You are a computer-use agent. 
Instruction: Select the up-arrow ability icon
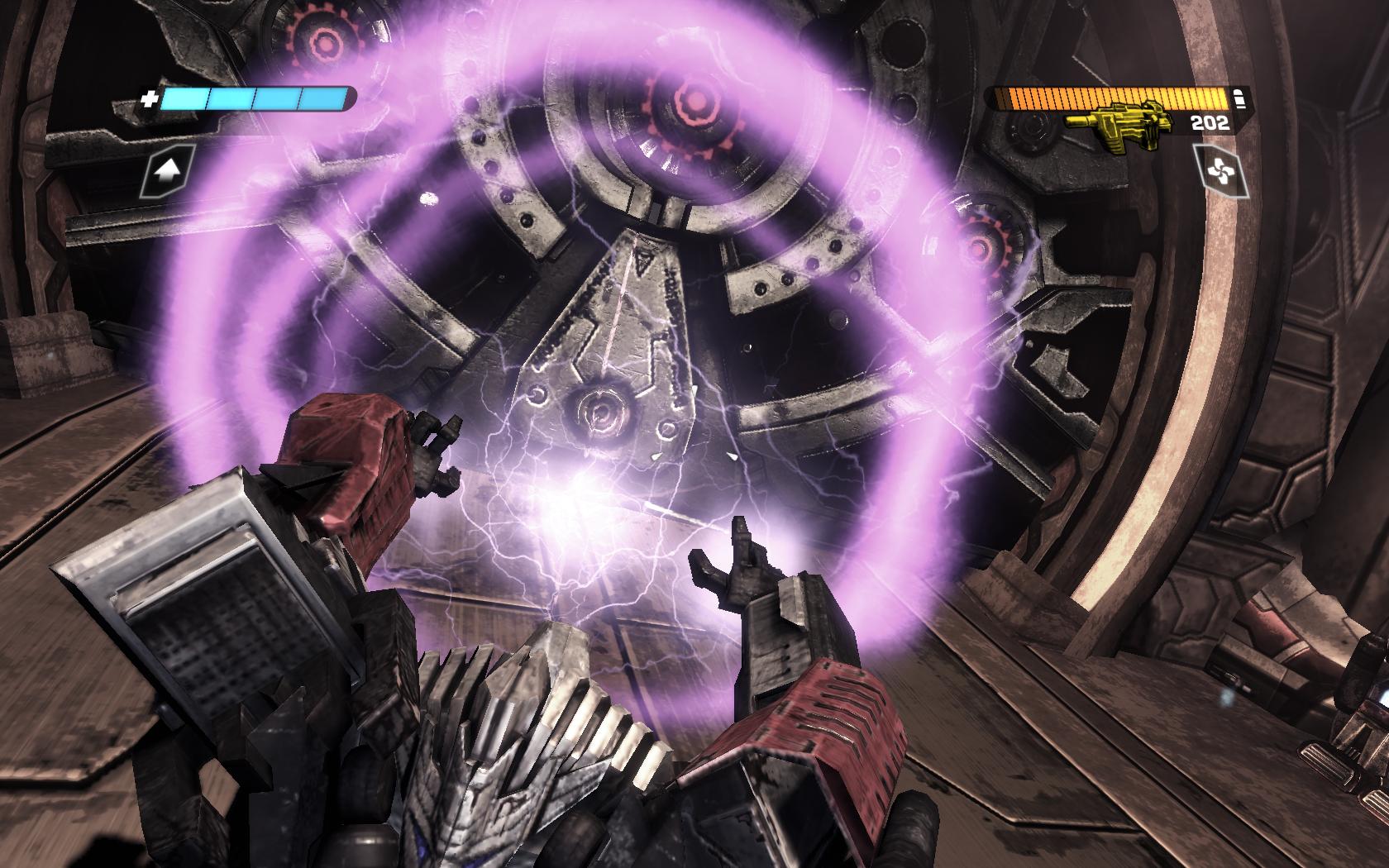tap(168, 171)
